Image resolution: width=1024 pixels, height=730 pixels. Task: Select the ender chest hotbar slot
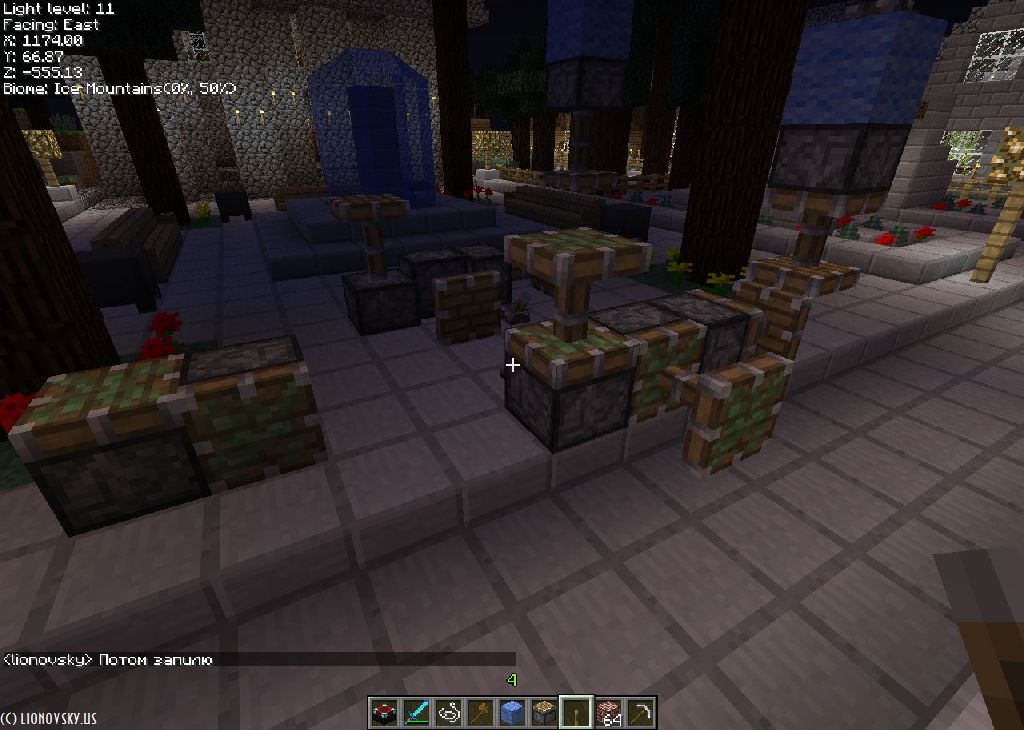(x=384, y=712)
